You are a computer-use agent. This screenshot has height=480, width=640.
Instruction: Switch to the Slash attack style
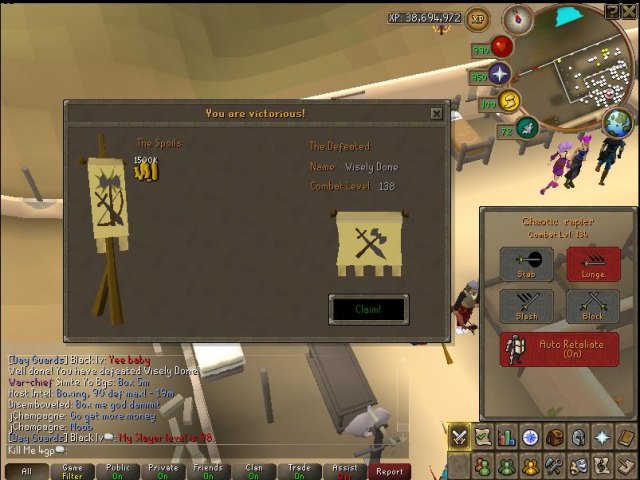(526, 305)
